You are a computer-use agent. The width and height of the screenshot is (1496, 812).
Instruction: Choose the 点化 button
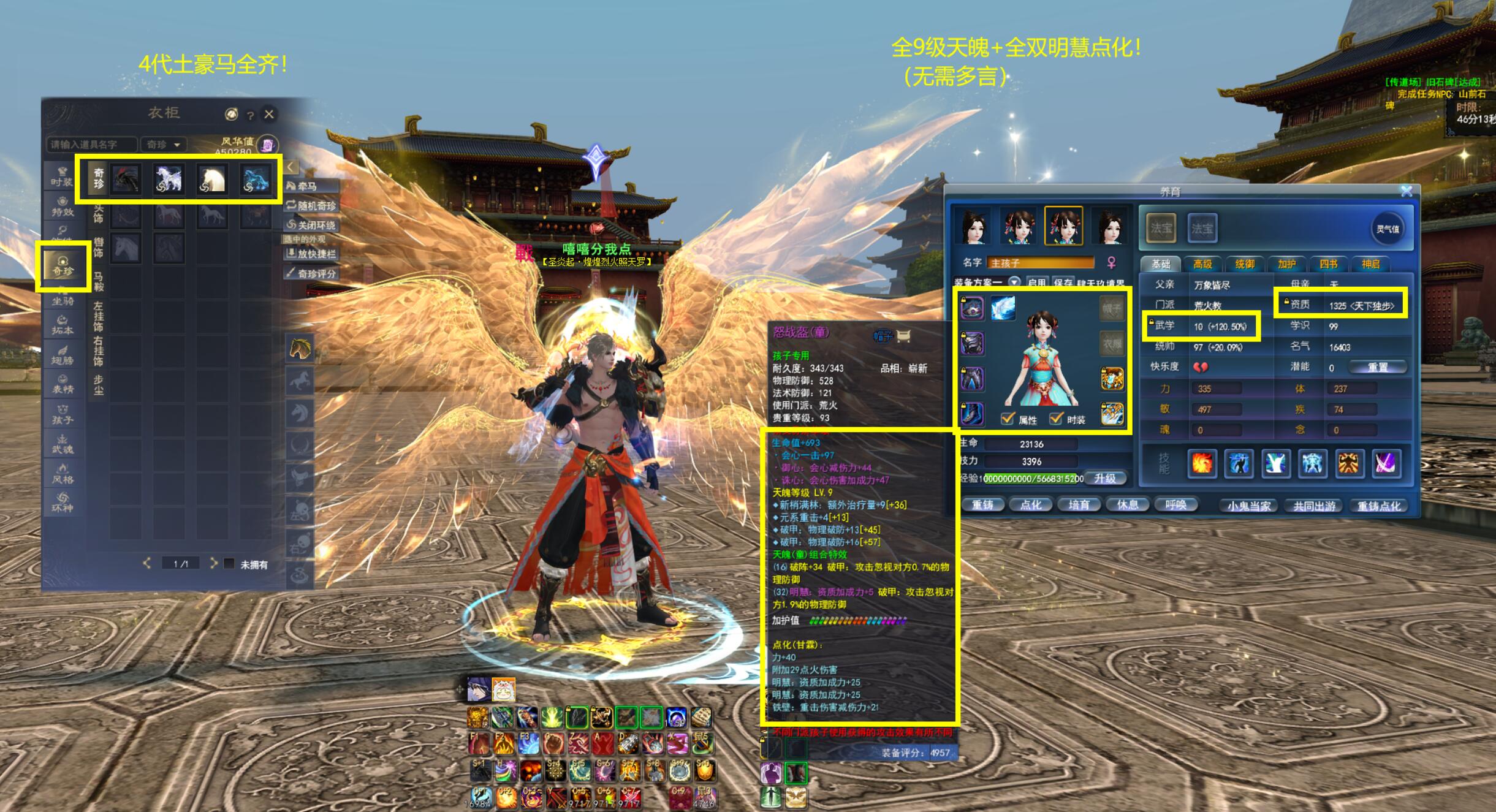1031,505
